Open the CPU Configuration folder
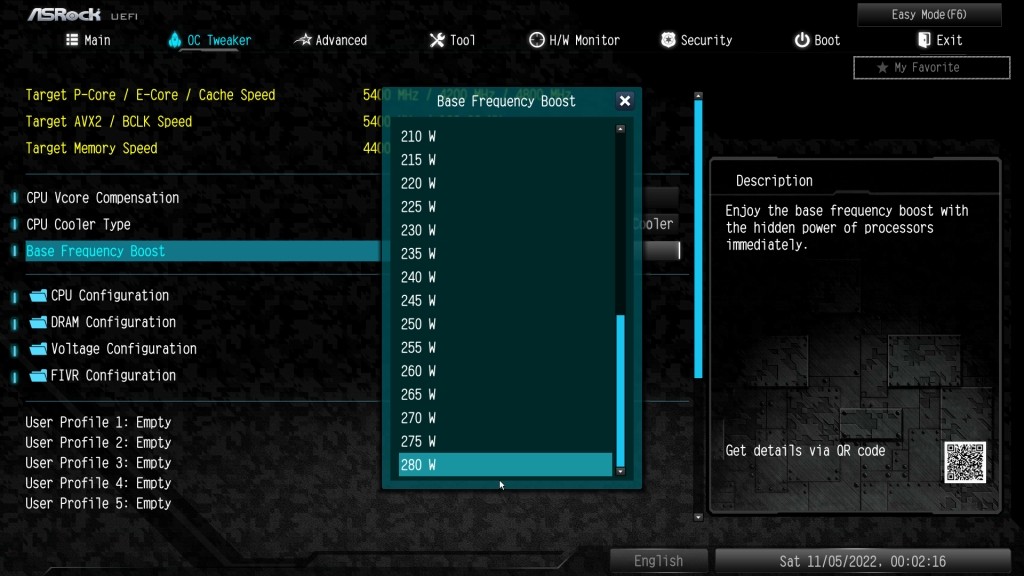The image size is (1024, 576). point(109,296)
